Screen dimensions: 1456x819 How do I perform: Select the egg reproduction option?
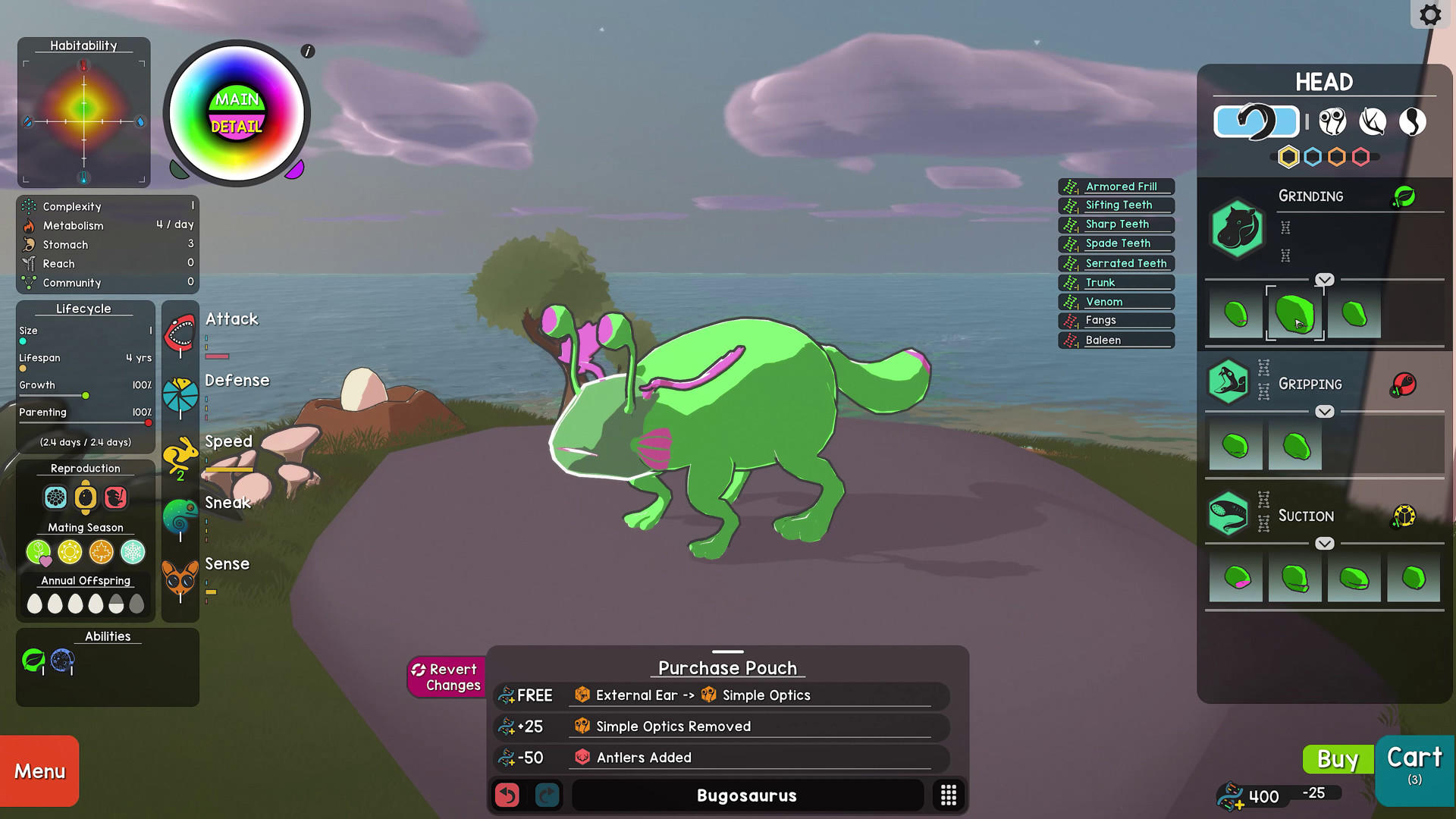(x=86, y=498)
